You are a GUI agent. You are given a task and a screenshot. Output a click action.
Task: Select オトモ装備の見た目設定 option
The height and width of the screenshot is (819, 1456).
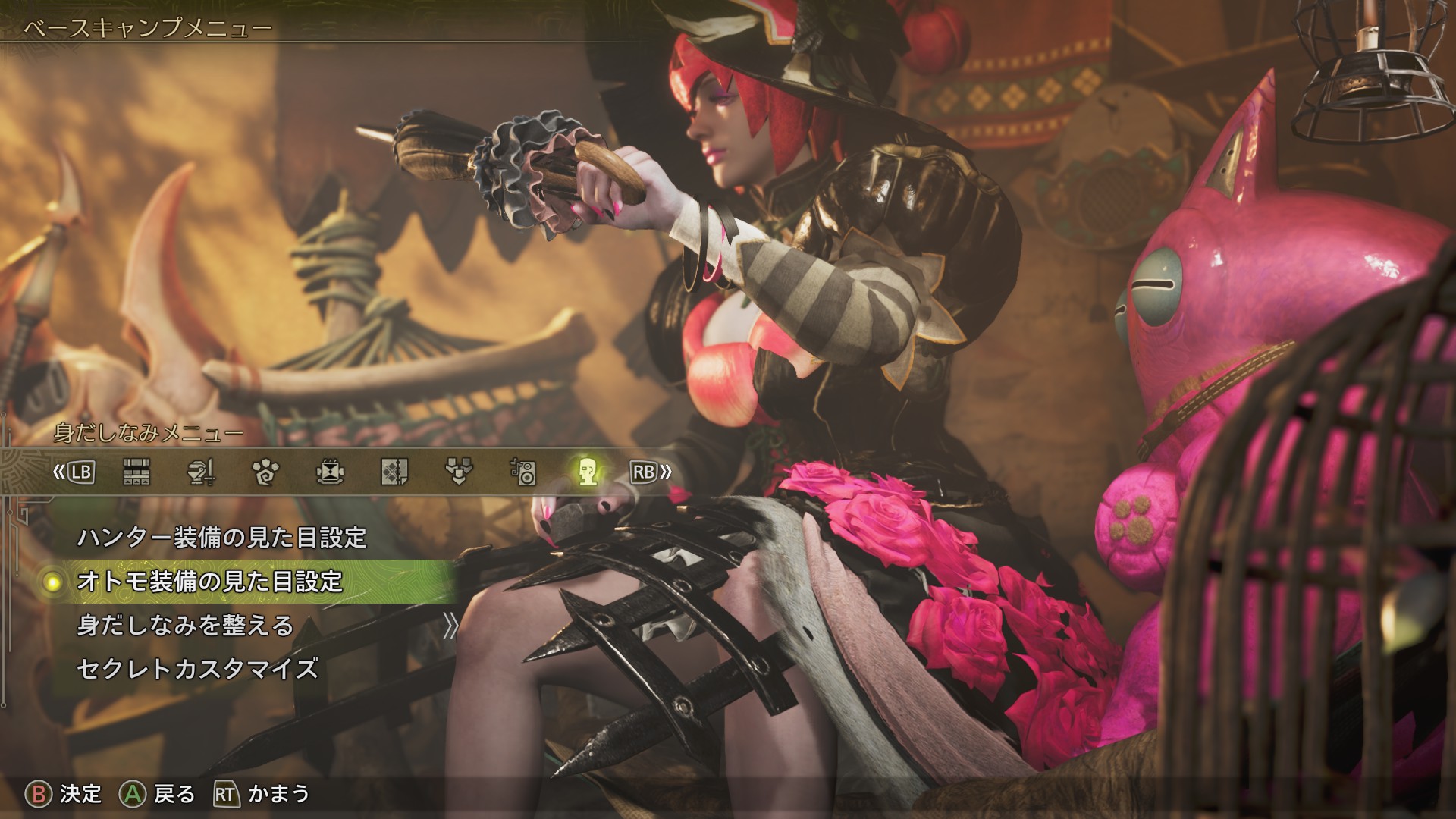point(210,582)
